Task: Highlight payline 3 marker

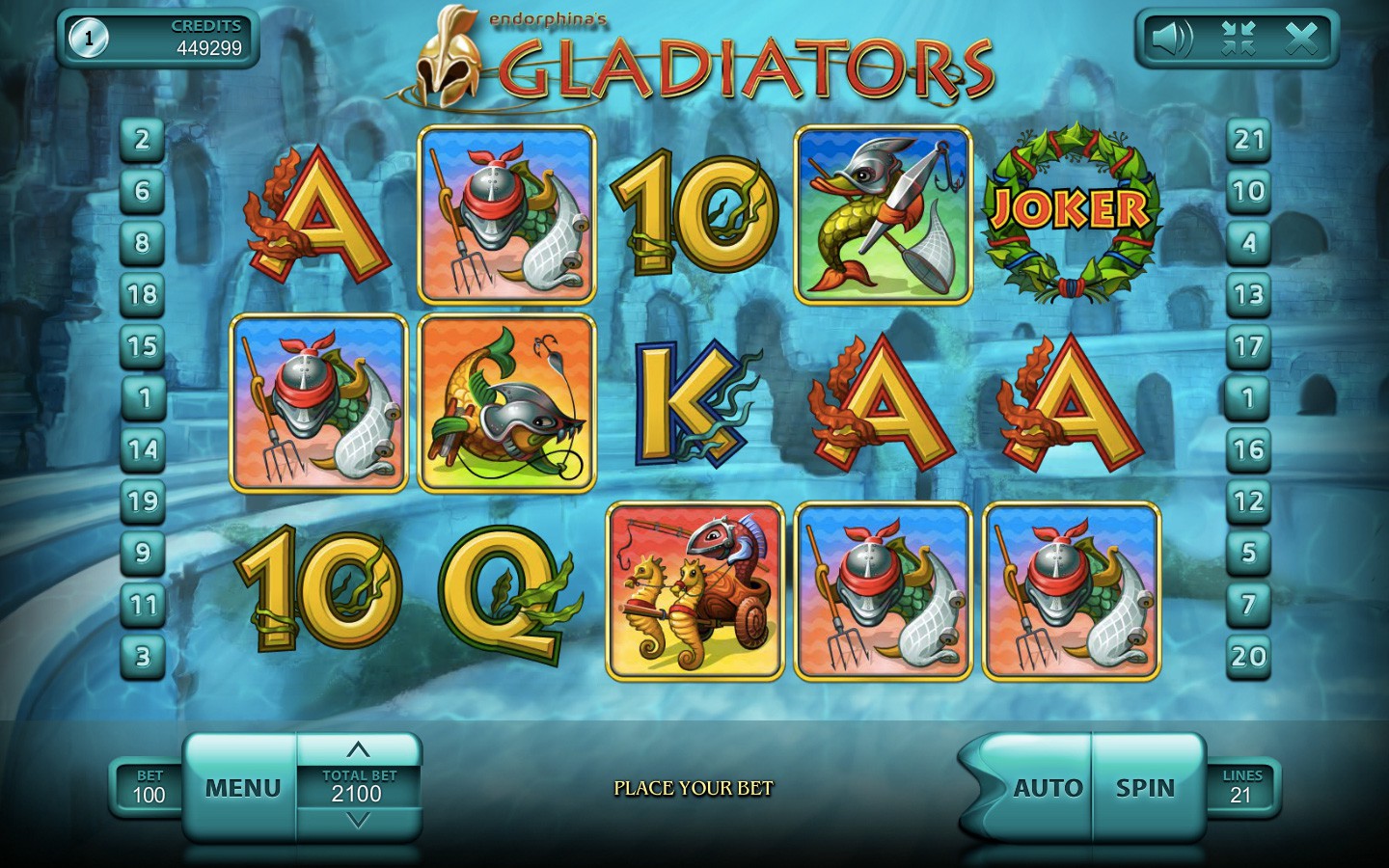Action: (x=143, y=657)
